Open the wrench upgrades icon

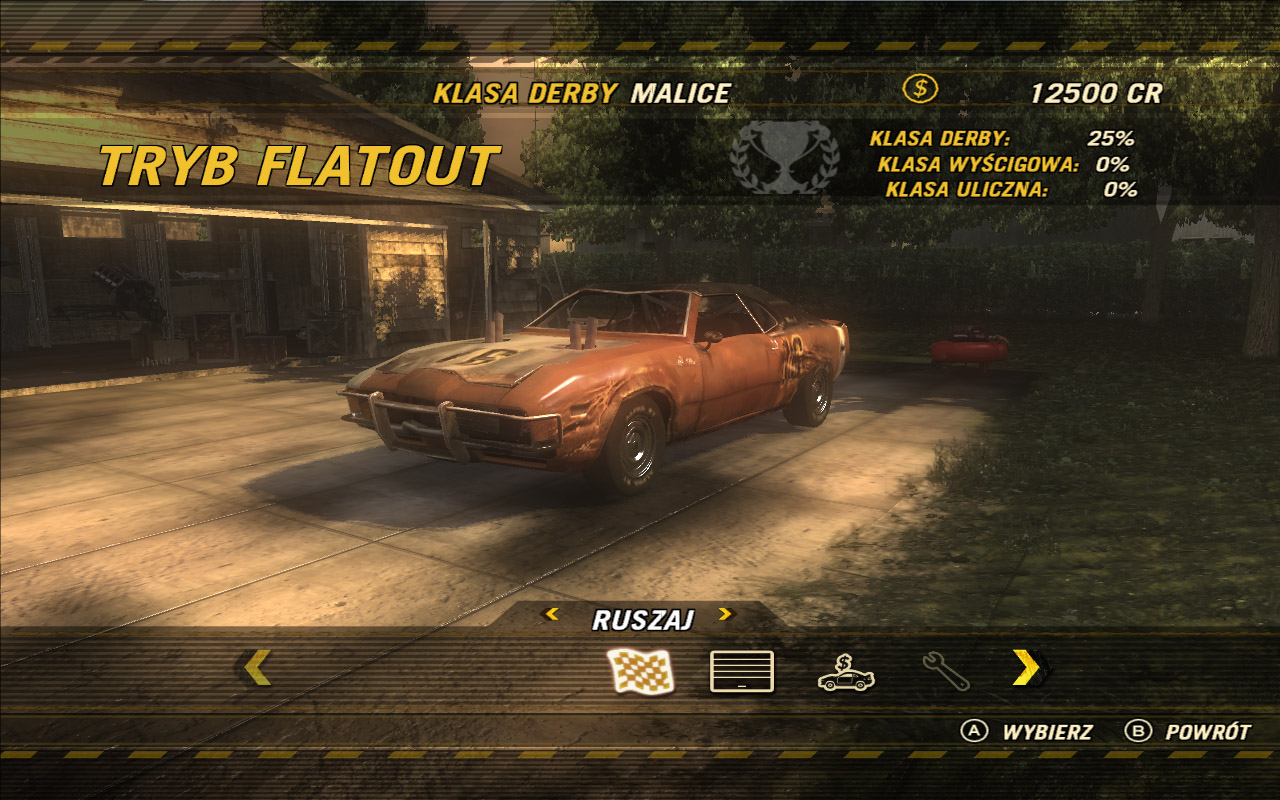coord(946,671)
